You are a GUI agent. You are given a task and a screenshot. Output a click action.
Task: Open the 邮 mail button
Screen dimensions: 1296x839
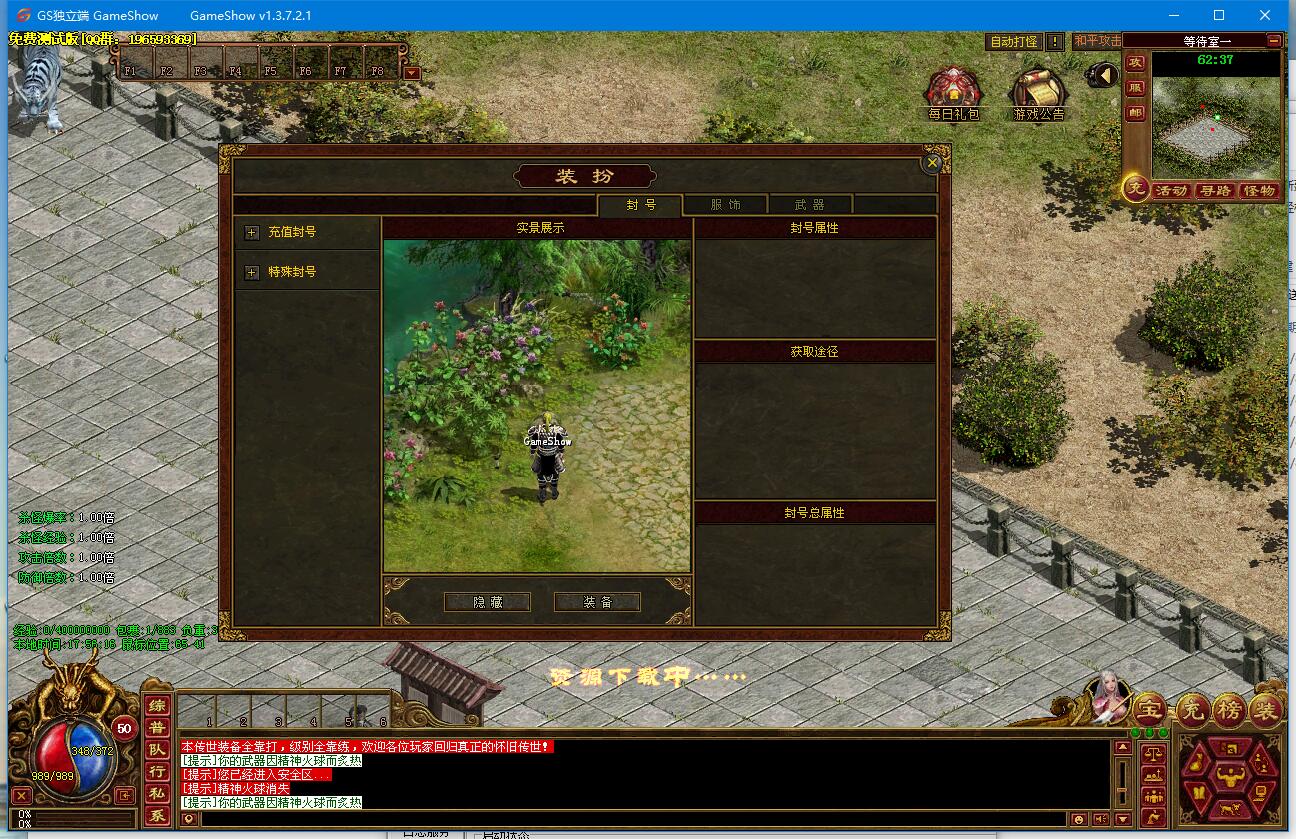pos(1135,113)
